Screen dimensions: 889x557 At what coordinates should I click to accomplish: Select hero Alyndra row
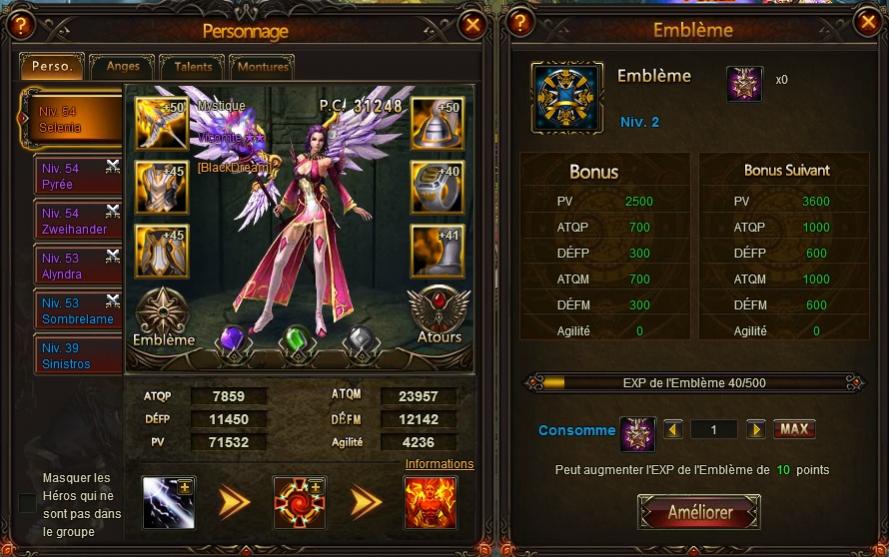77,266
